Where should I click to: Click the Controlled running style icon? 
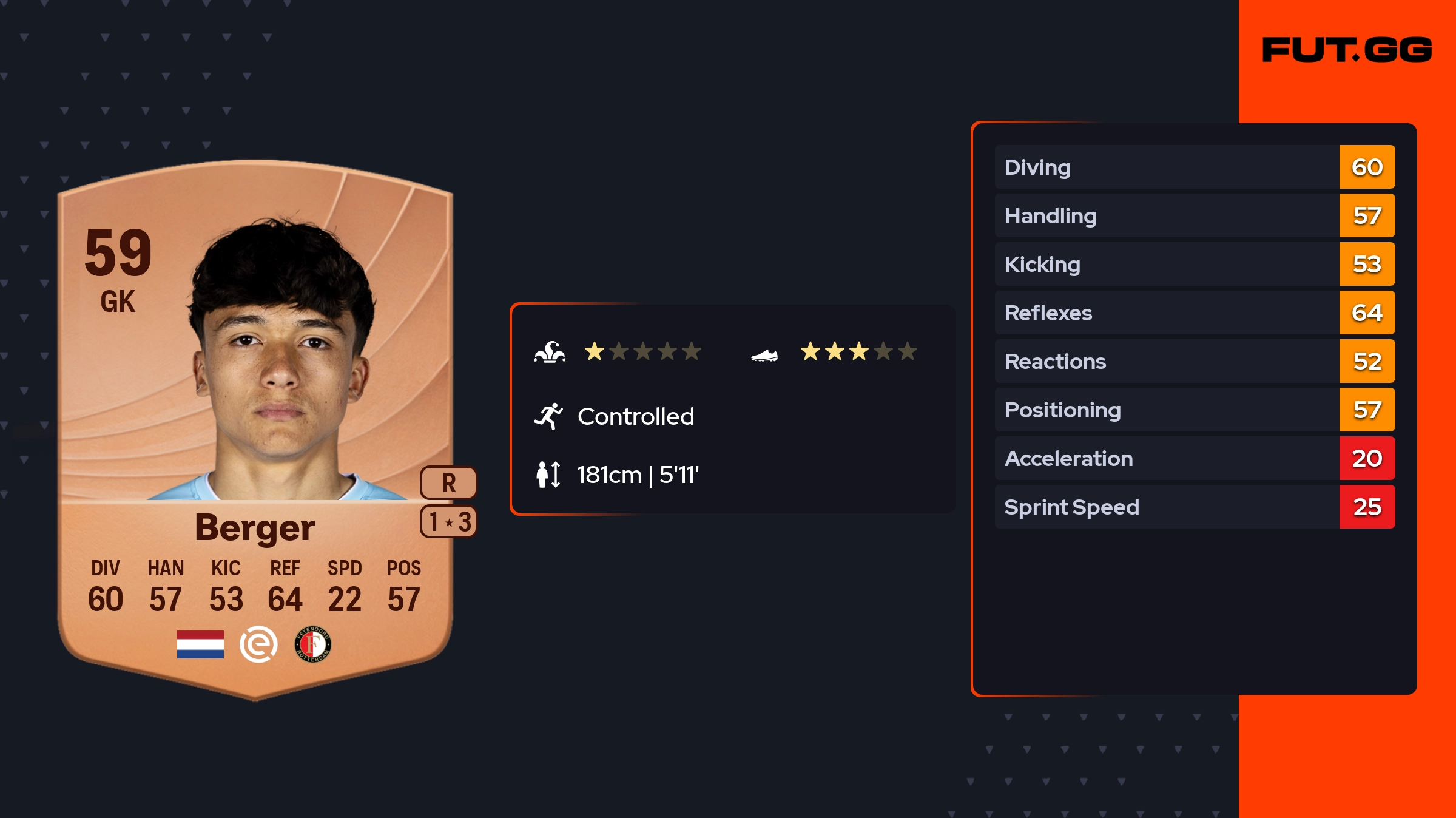tap(548, 416)
